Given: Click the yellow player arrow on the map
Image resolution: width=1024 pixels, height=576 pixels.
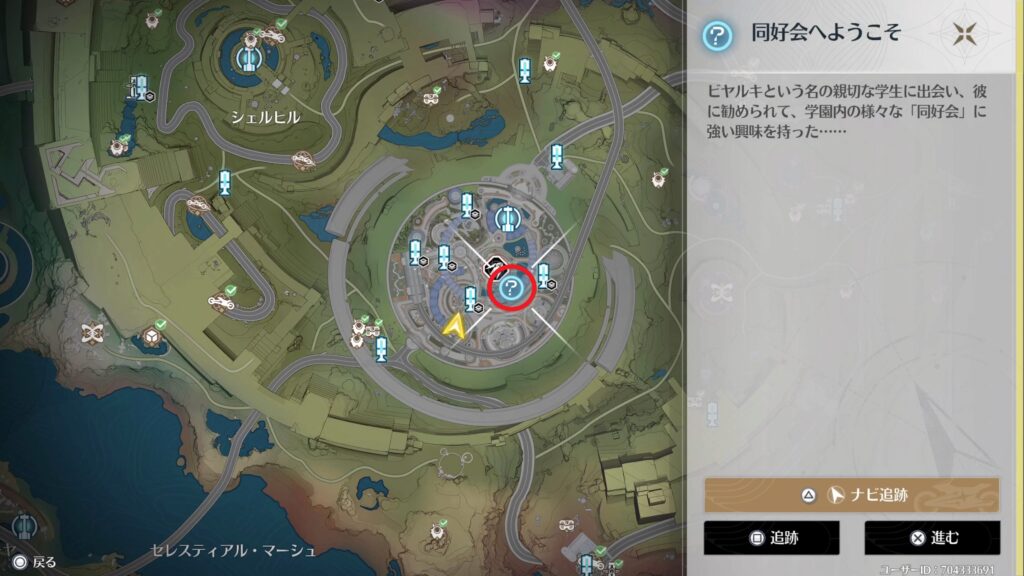Looking at the screenshot, I should pos(456,325).
